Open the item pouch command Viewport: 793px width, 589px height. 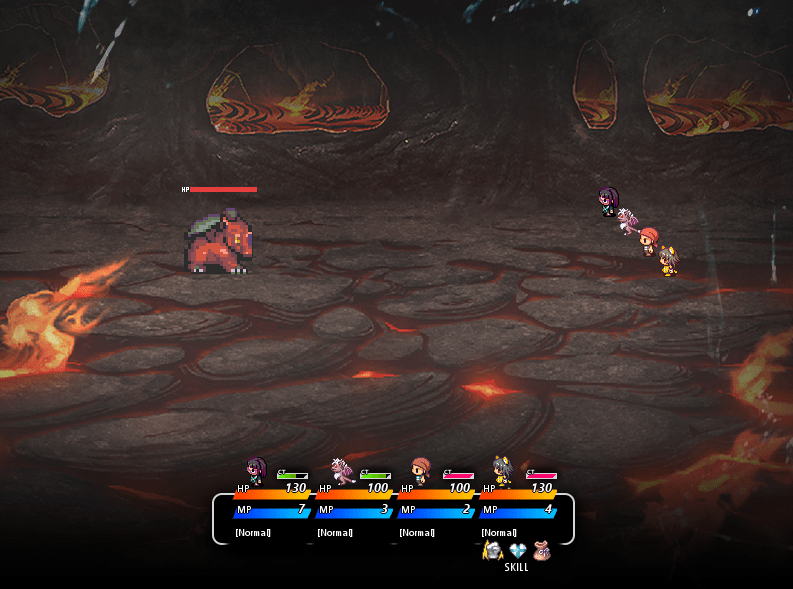pos(542,551)
